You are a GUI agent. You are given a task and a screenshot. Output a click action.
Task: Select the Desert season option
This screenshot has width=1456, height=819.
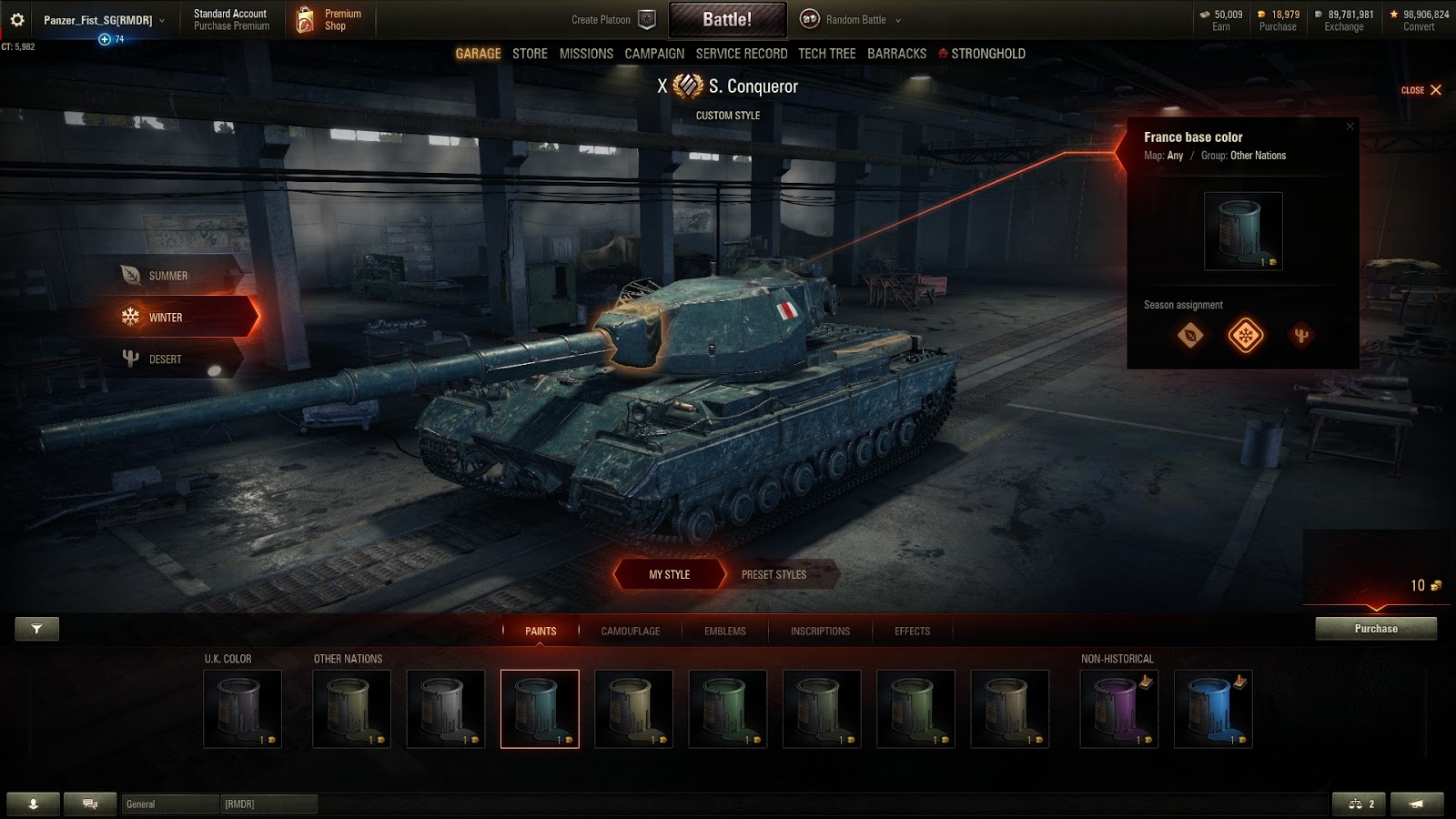pos(165,359)
